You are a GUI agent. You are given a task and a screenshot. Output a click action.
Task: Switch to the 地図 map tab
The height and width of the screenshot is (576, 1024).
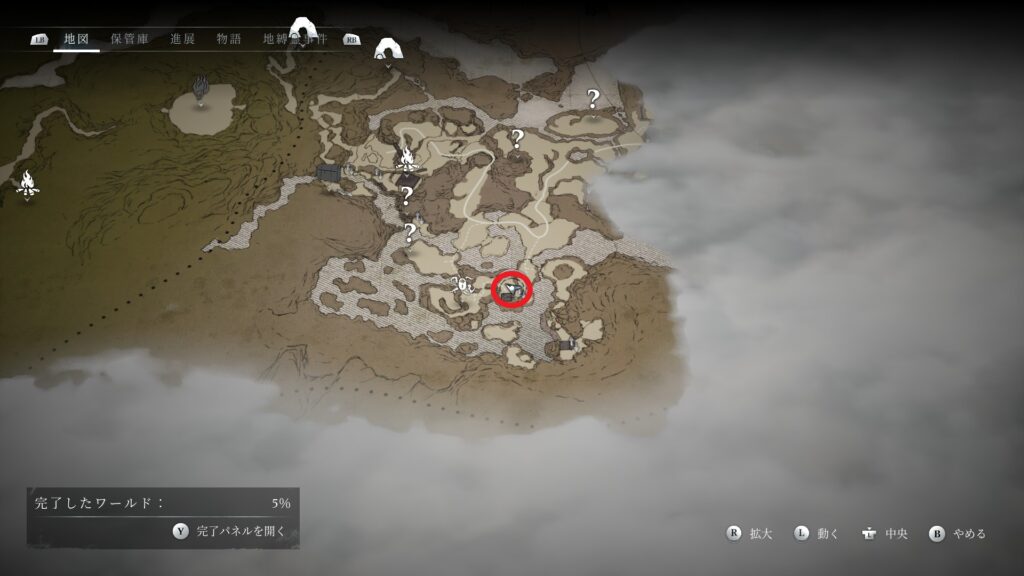pyautogui.click(x=77, y=39)
